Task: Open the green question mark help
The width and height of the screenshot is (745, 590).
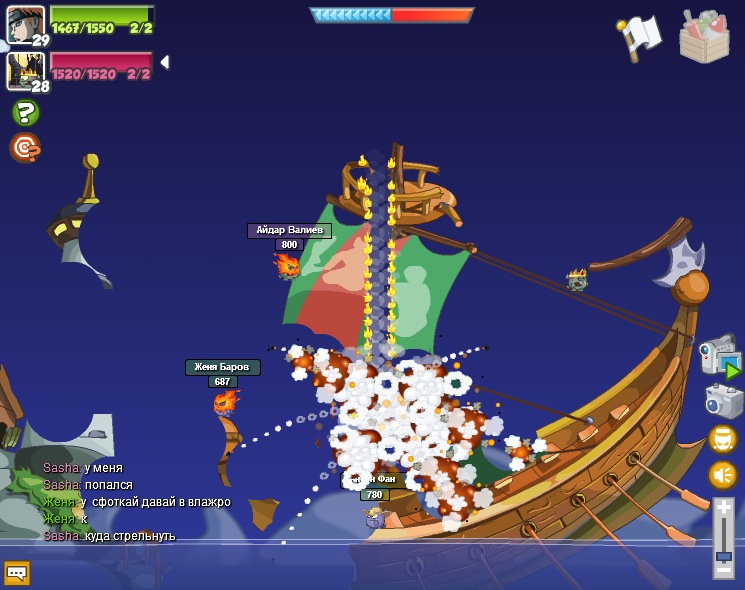Action: pyautogui.click(x=25, y=112)
